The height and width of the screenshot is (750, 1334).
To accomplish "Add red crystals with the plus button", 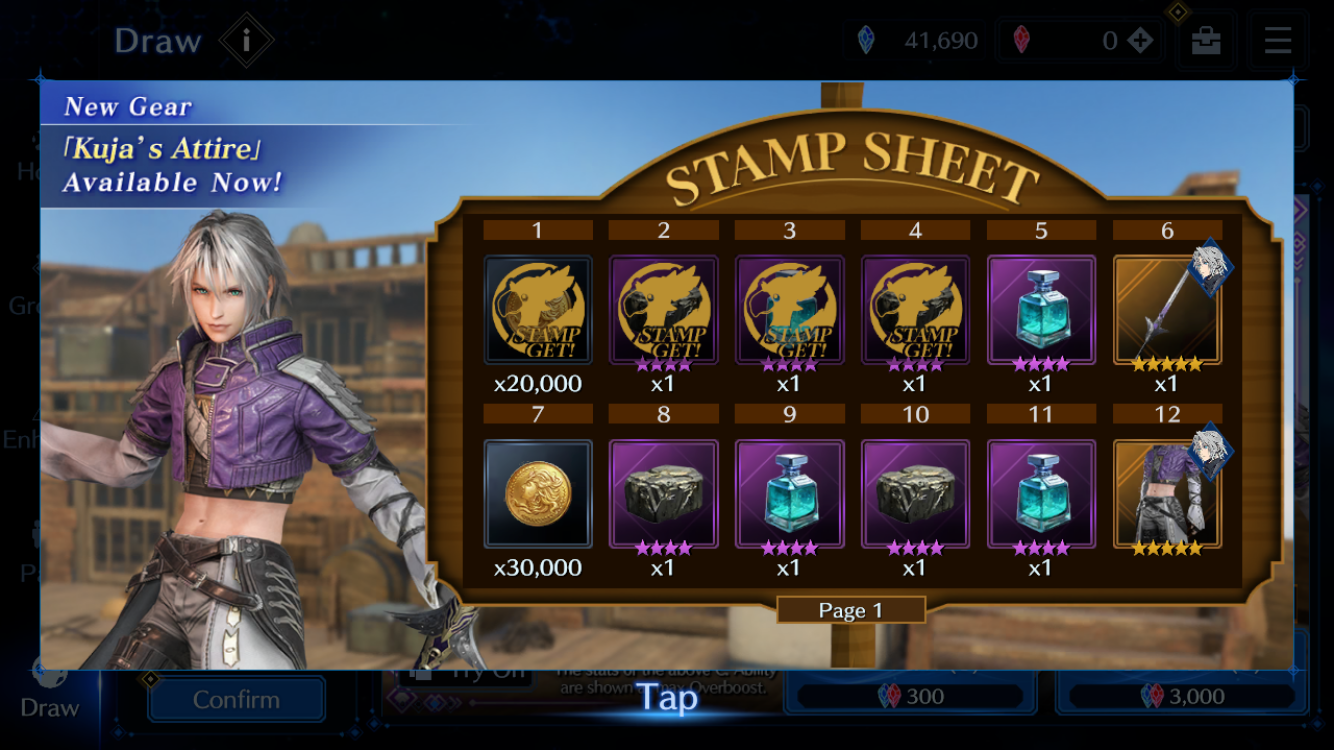I will [1139, 40].
